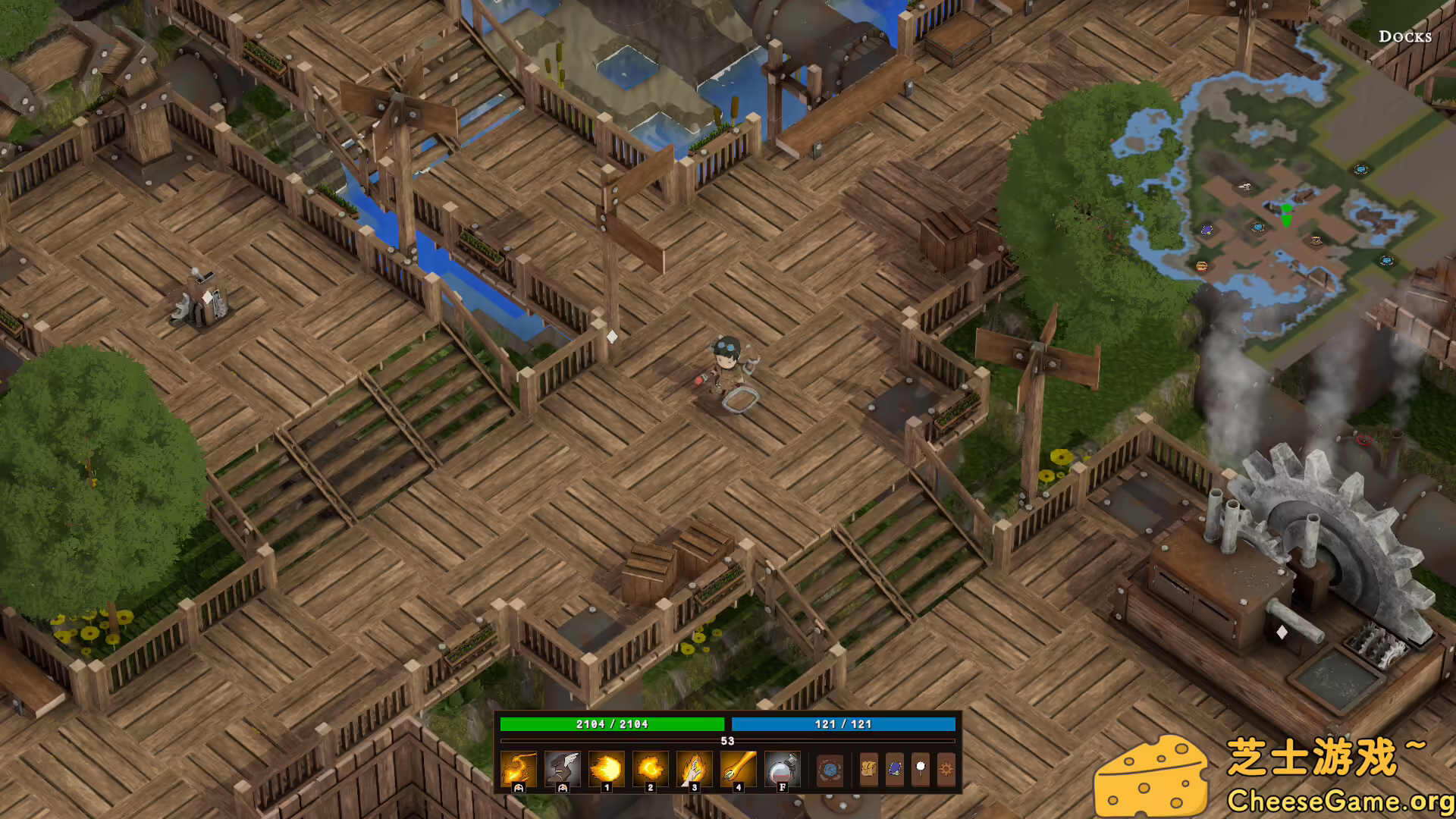Cast the fire explosion ability in slot 2
This screenshot has width=1456, height=819.
[x=651, y=769]
